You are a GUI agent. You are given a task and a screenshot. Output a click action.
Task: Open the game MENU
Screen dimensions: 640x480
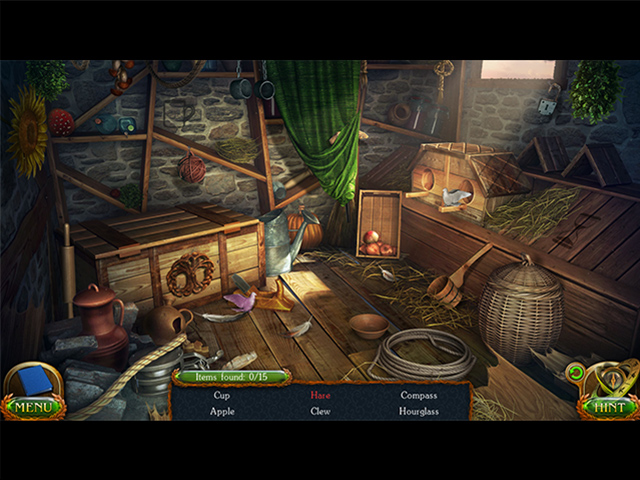click(x=33, y=407)
